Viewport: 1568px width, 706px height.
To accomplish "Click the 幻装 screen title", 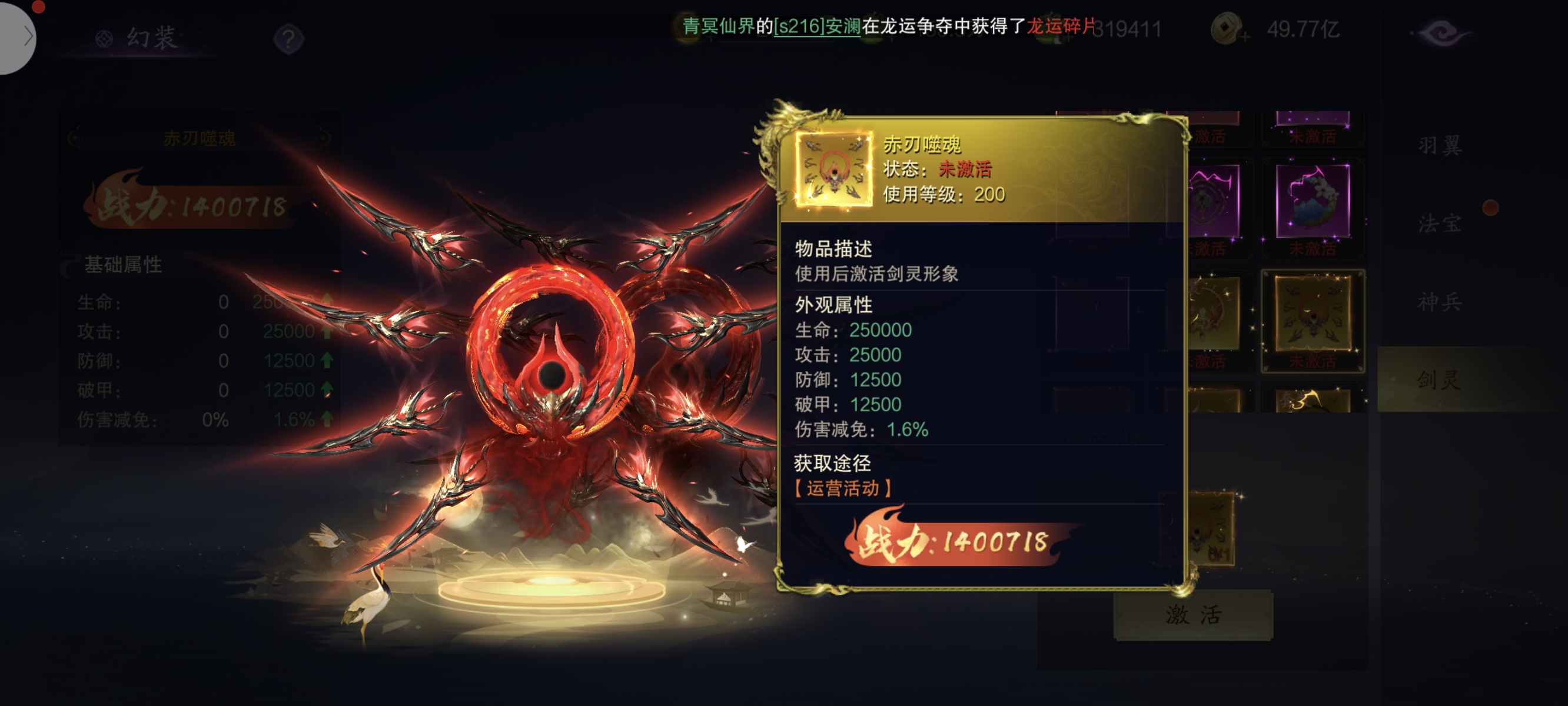I will pos(151,38).
